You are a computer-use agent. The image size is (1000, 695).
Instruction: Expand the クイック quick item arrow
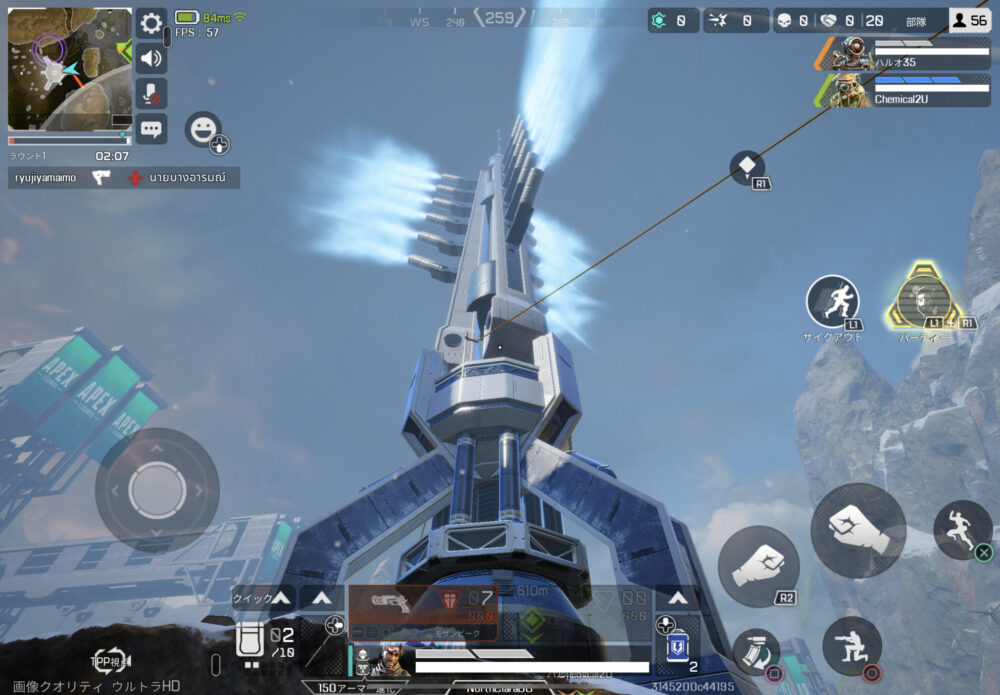282,598
